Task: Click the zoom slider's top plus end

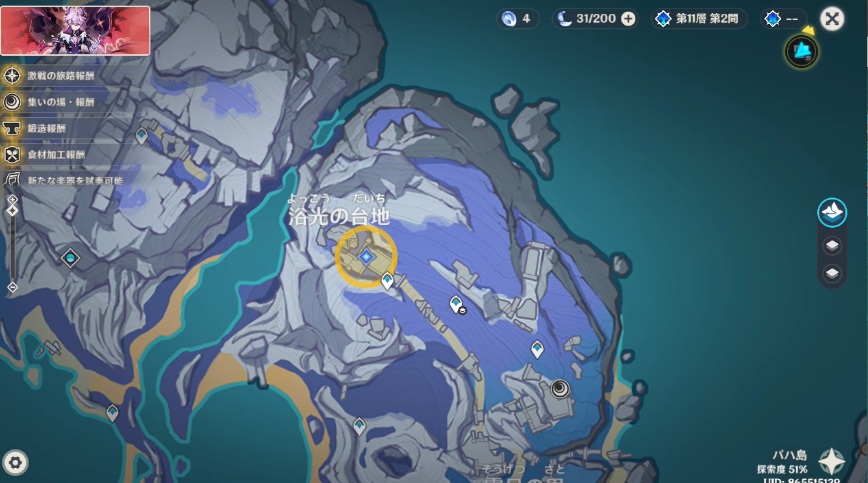Action: 12,200
